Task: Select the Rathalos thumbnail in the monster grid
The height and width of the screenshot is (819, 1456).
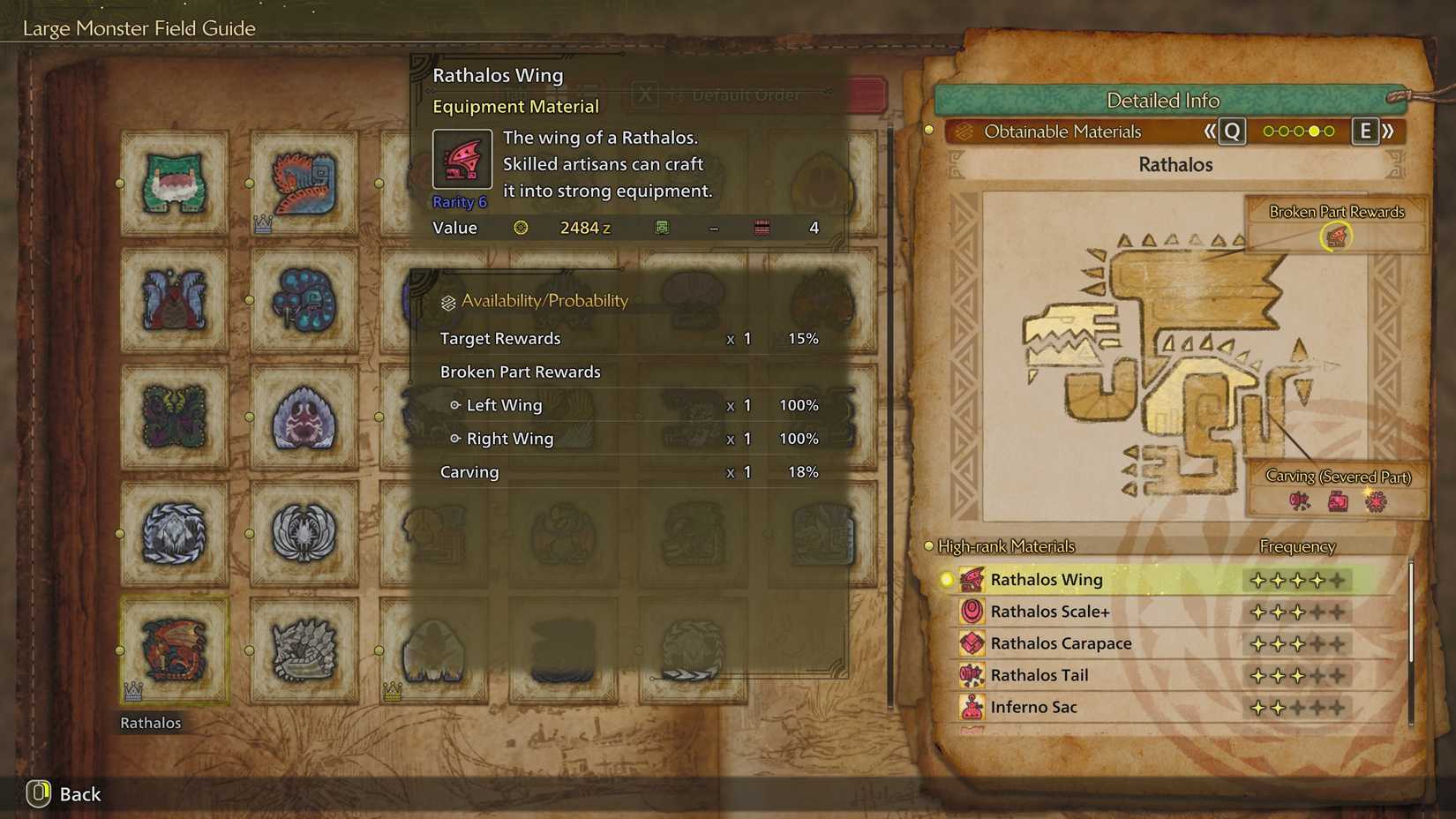Action: [174, 650]
